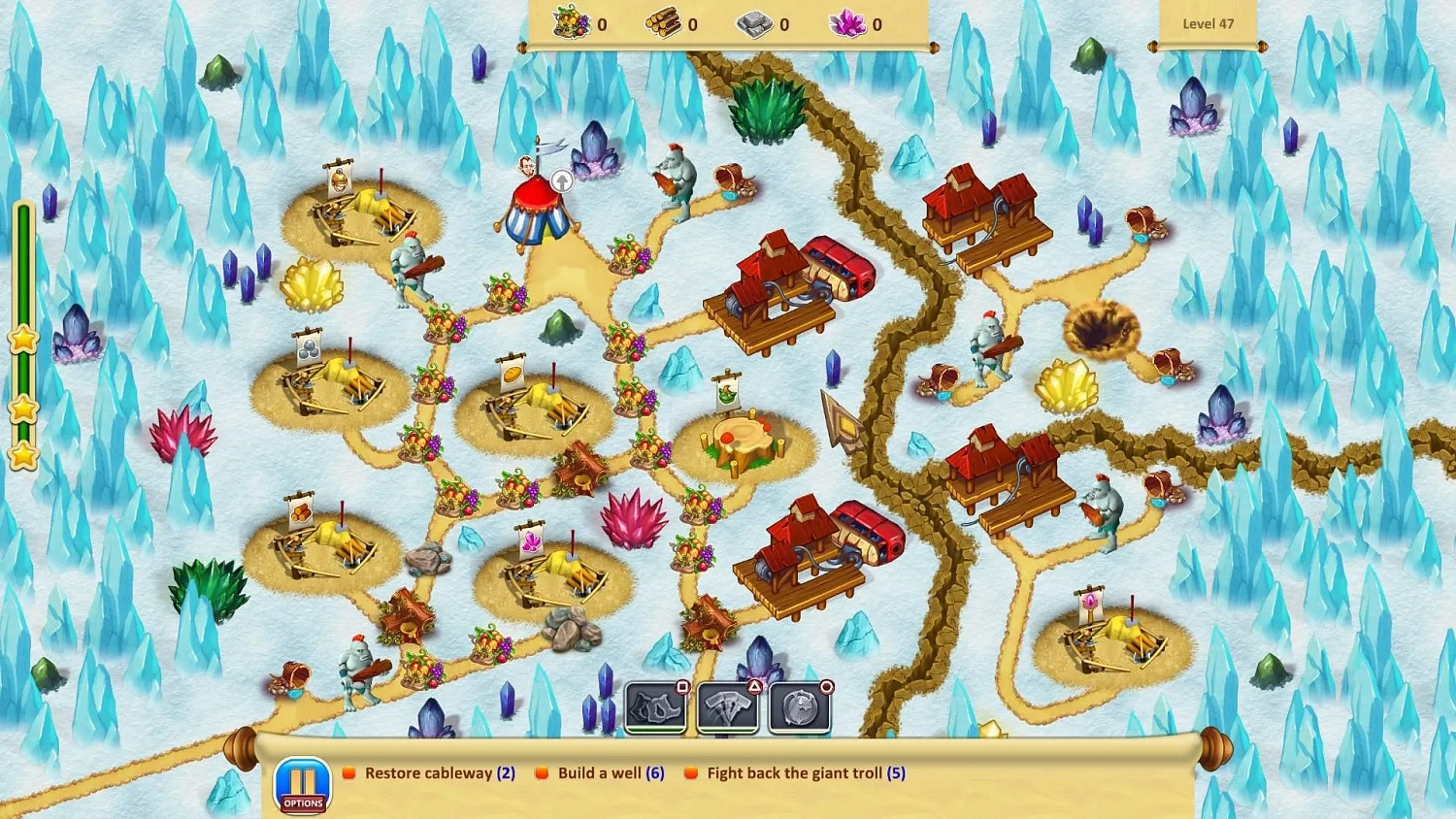Activate the pickaxe bonus ability
Screen dimensions: 1456x819
pos(728,707)
